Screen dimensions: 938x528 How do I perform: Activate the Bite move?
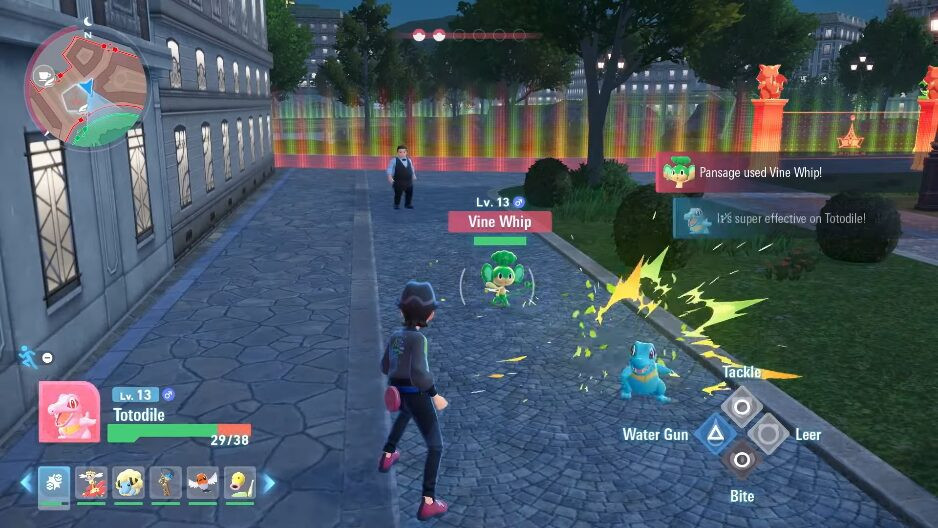click(x=742, y=460)
